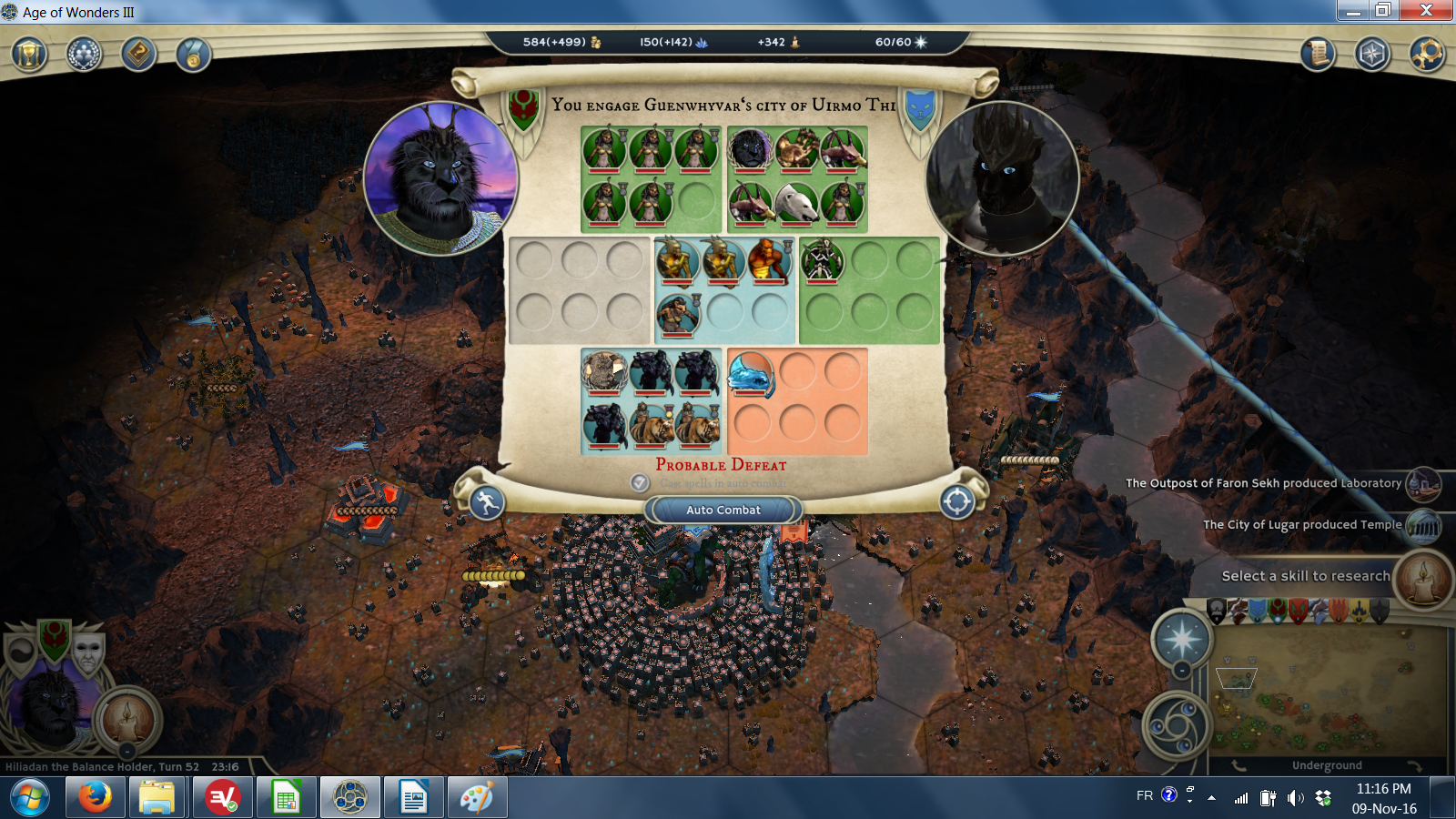The height and width of the screenshot is (819, 1456).
Task: Open the hourglass icon in the top bar
Action: pos(29,55)
